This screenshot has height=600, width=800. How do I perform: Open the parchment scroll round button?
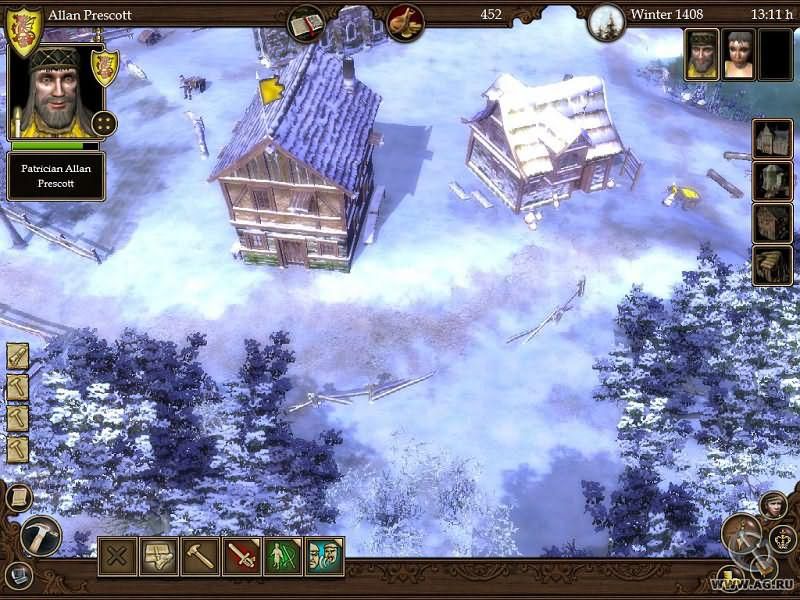pyautogui.click(x=18, y=497)
